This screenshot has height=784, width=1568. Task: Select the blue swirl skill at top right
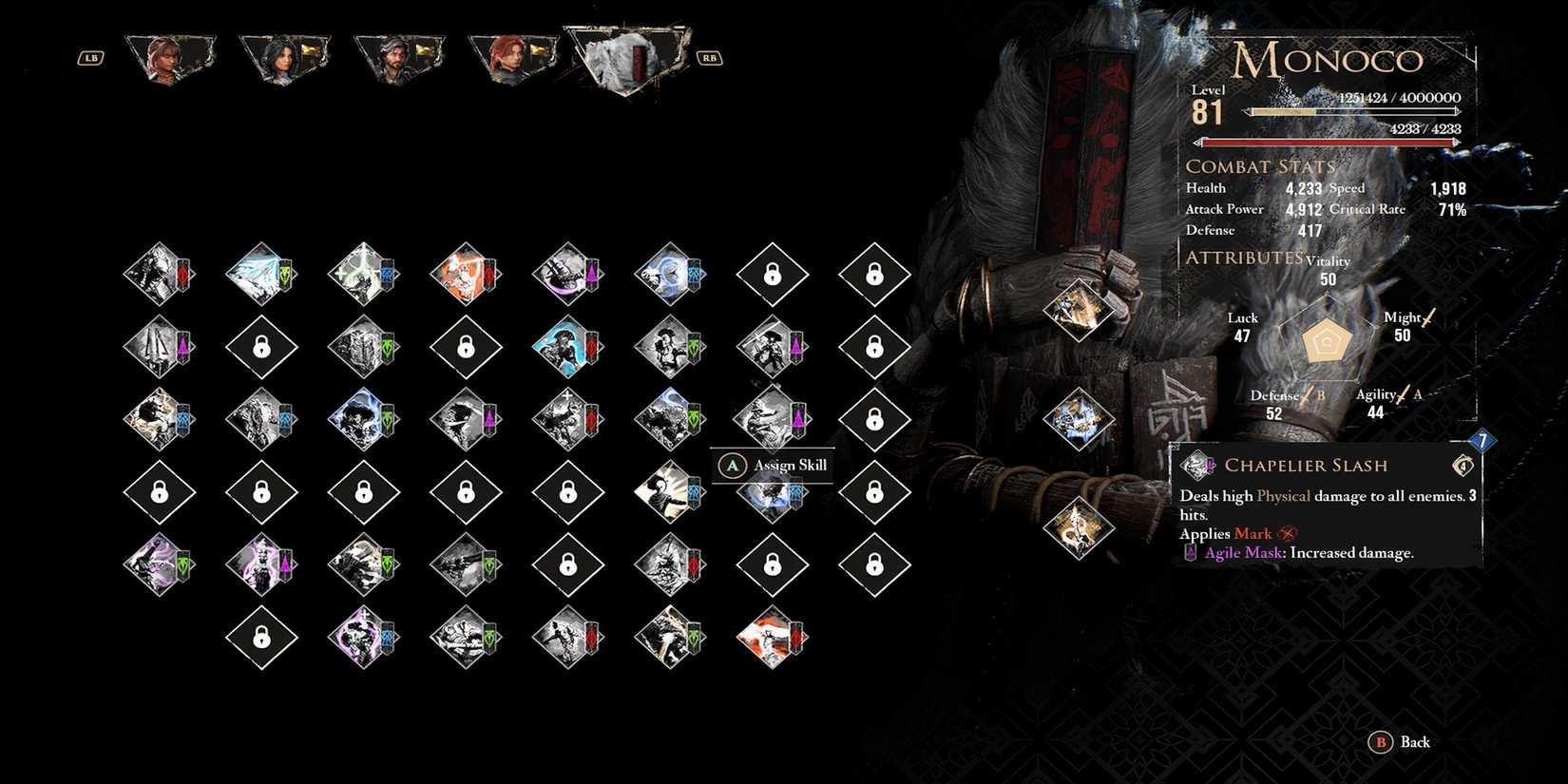click(x=670, y=276)
